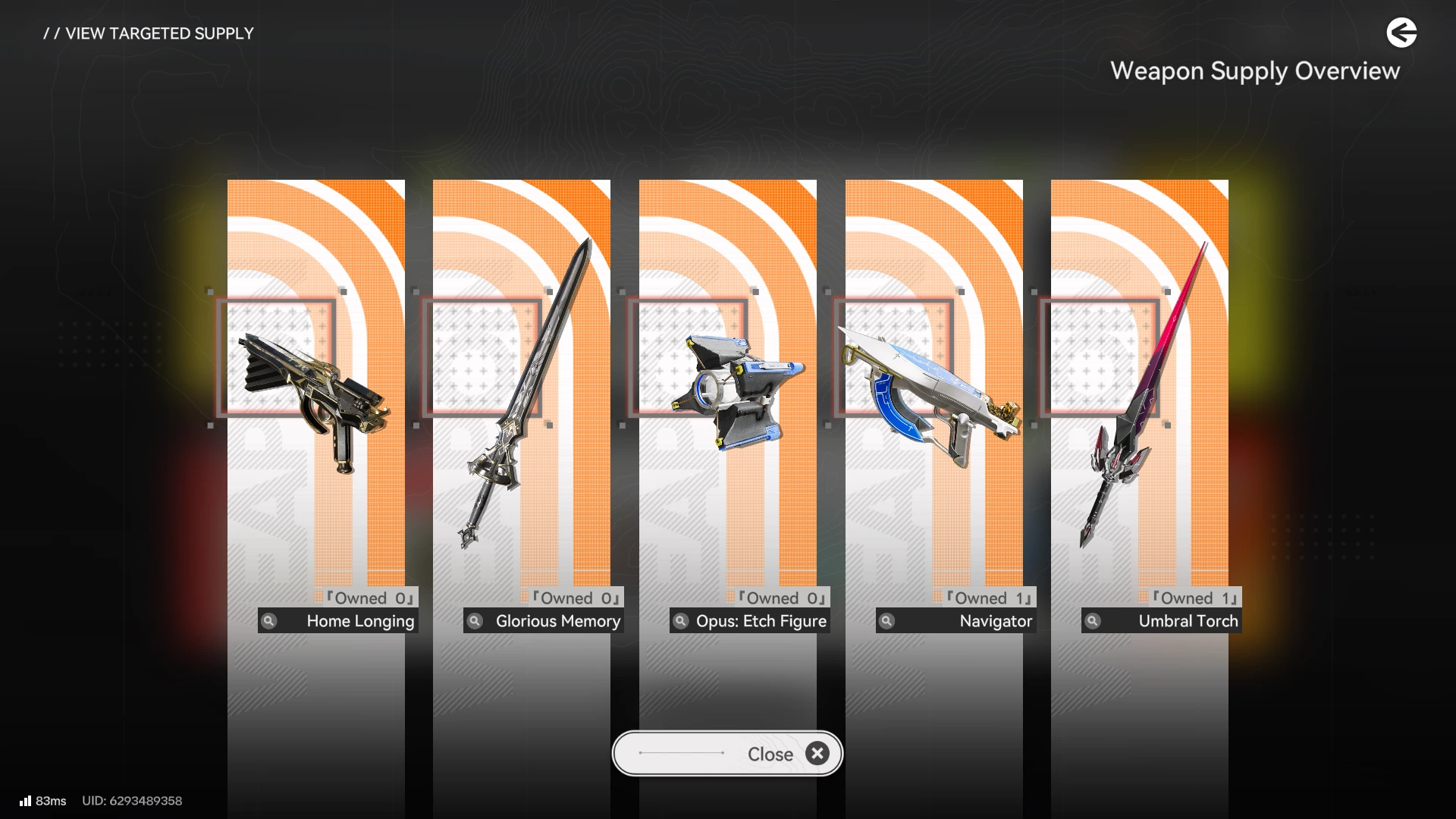Click the back arrow icon
The width and height of the screenshot is (1456, 819).
click(1401, 33)
